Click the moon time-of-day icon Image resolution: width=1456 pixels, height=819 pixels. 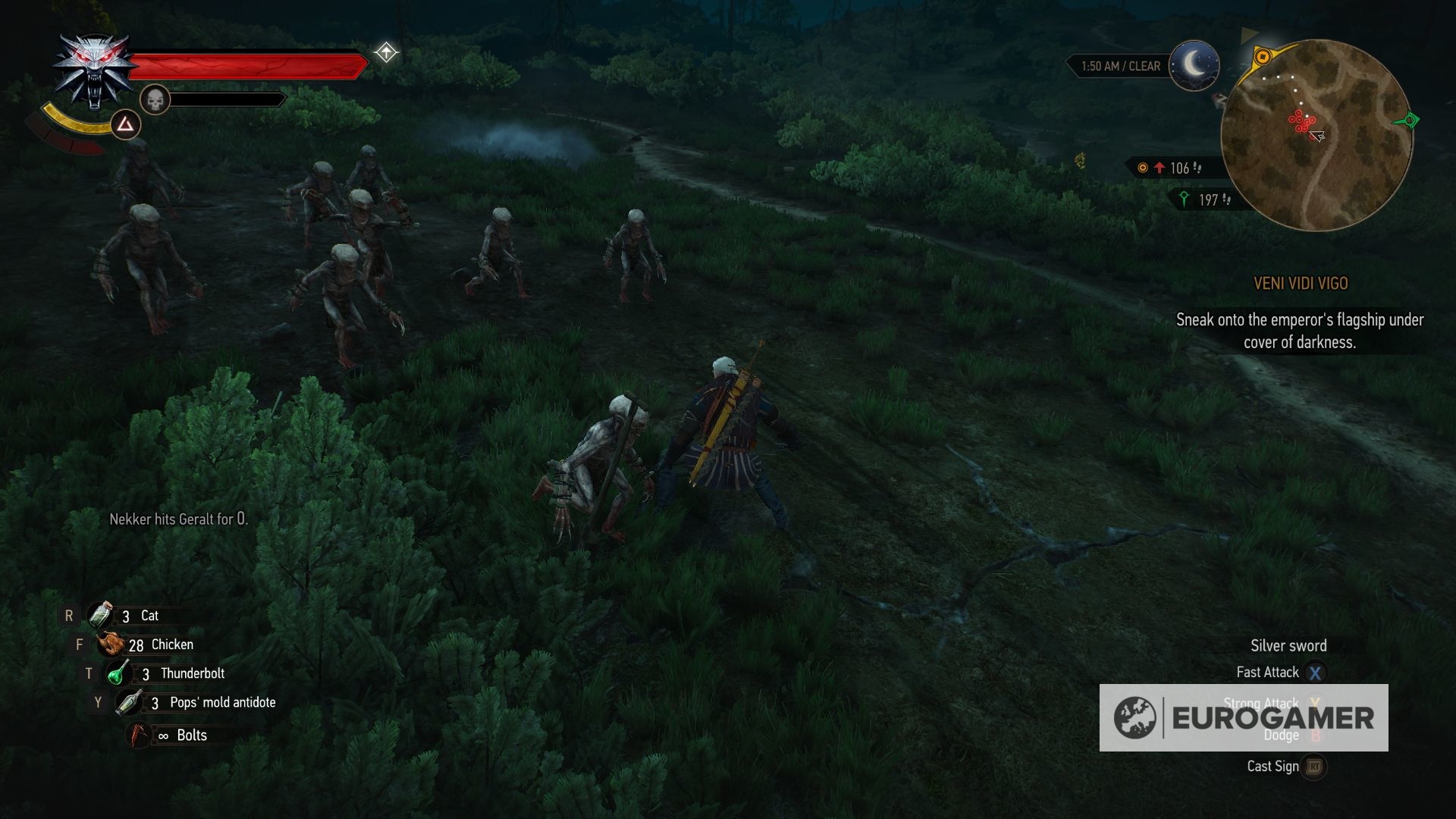[x=1194, y=66]
